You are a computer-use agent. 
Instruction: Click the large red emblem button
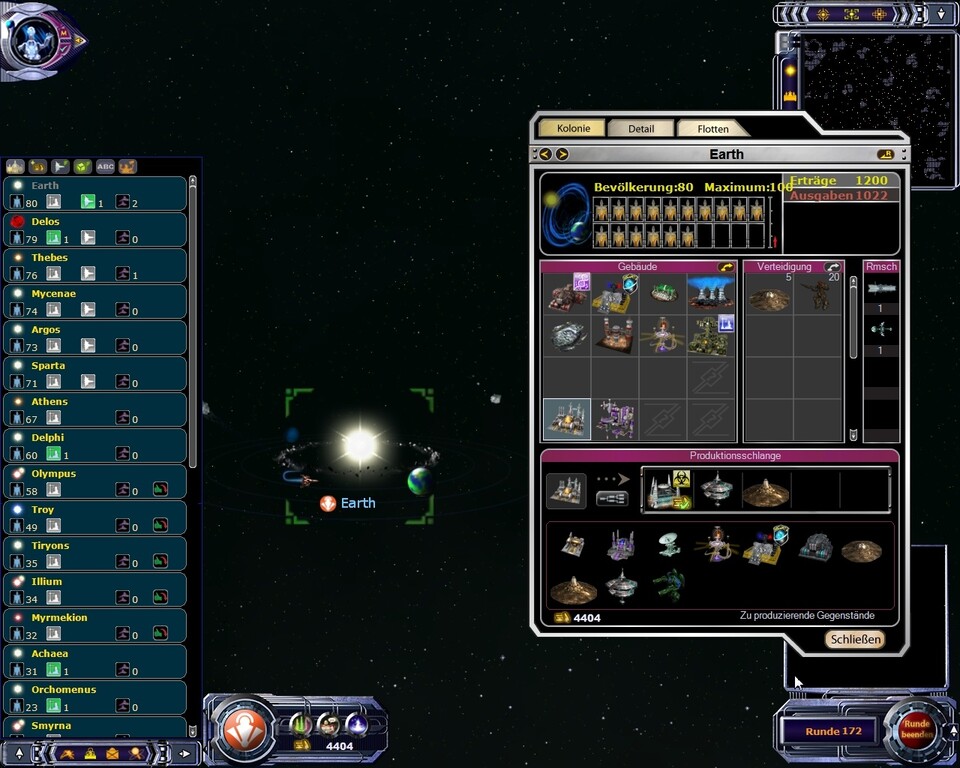(x=244, y=729)
